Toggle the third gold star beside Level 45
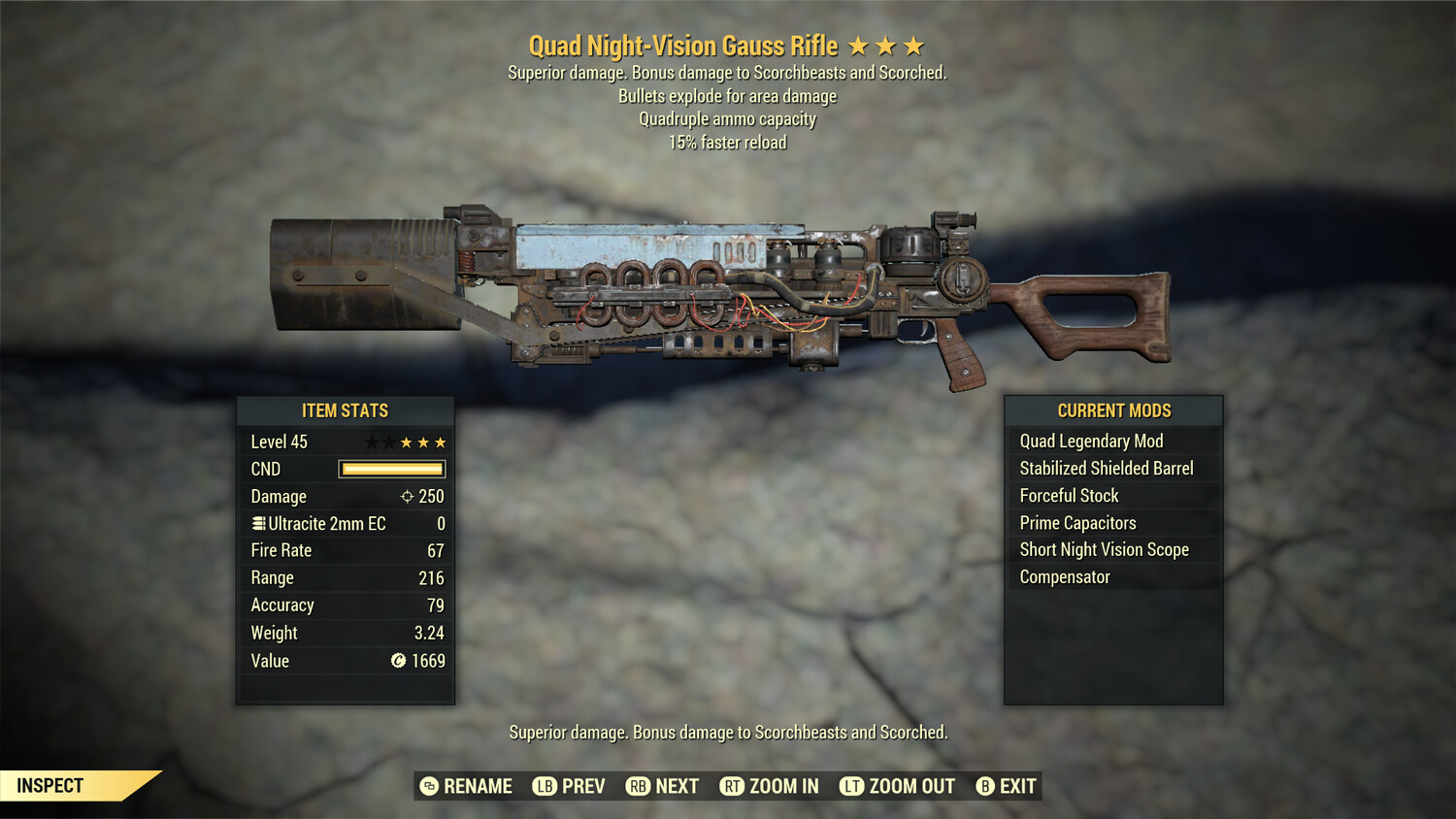The width and height of the screenshot is (1456, 819). (438, 442)
